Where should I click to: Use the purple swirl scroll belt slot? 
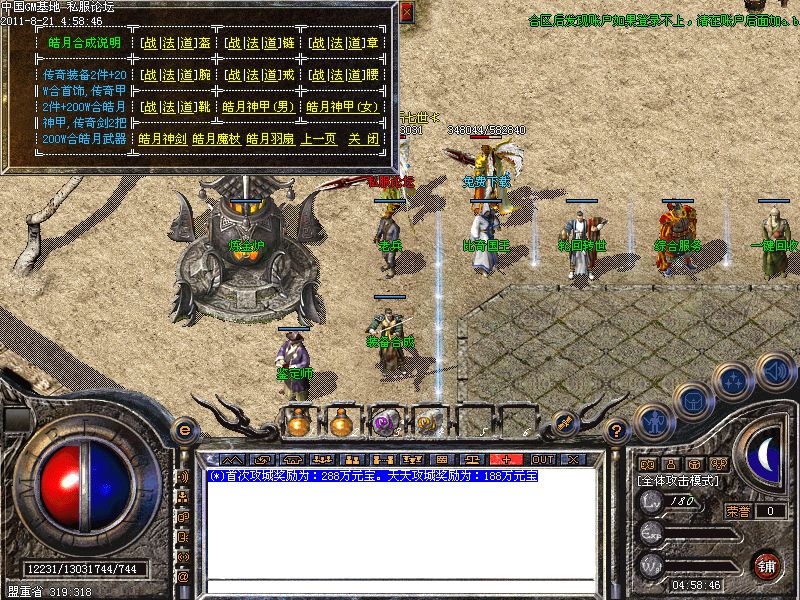(x=384, y=421)
